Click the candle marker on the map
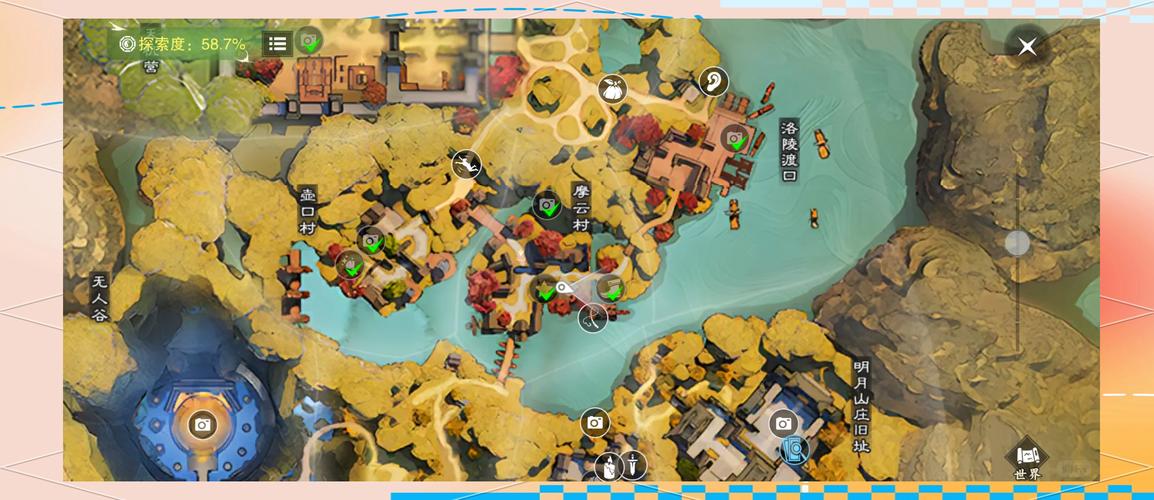This screenshot has width=1154, height=500. tap(607, 466)
